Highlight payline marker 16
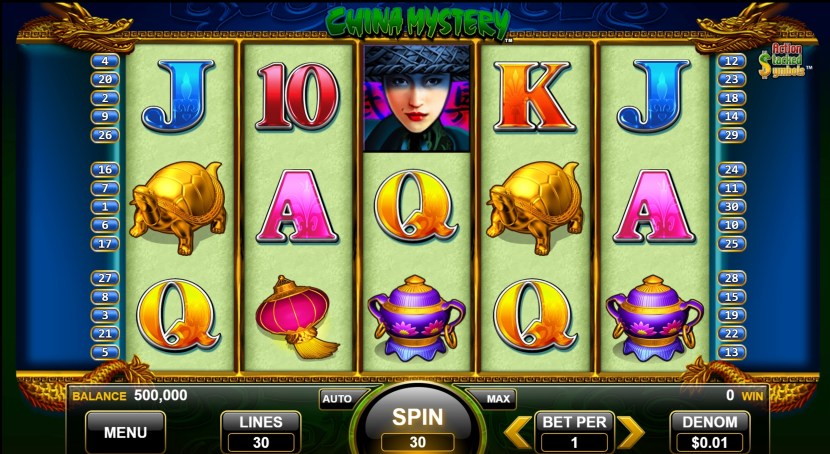The height and width of the screenshot is (454, 830). tap(105, 170)
